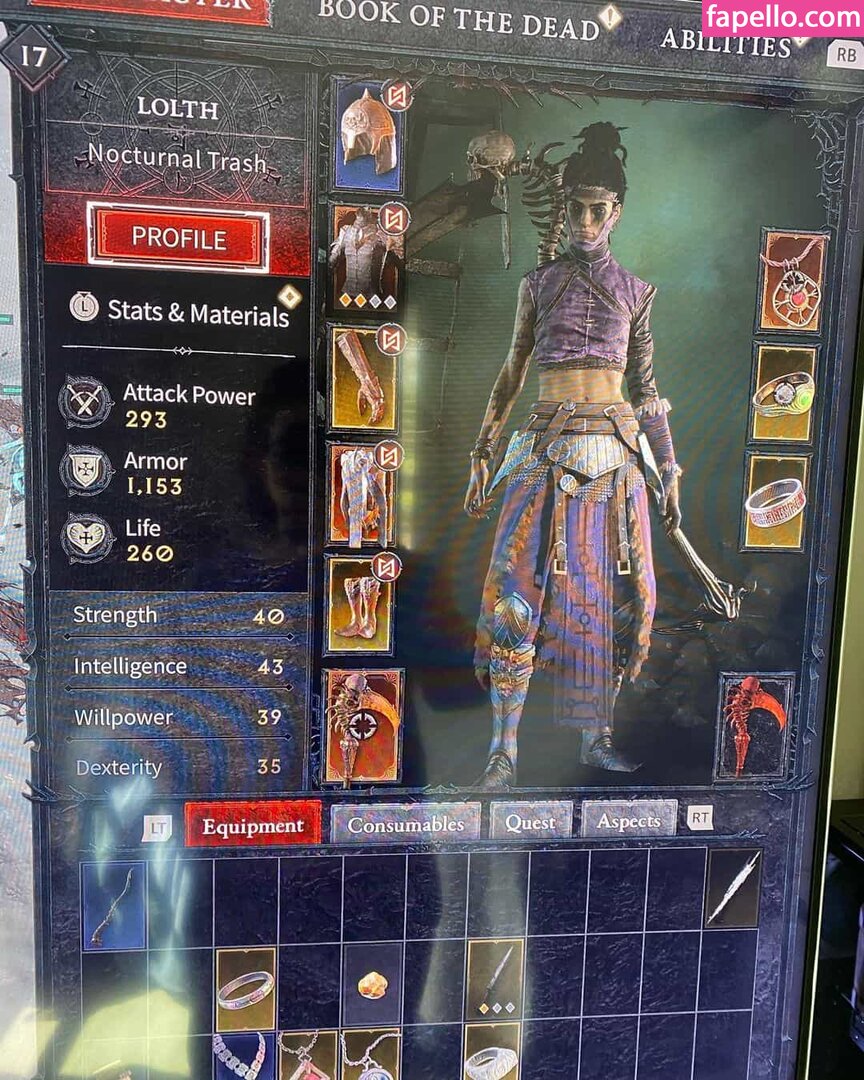Pick the orange gem in inventory

(372, 986)
